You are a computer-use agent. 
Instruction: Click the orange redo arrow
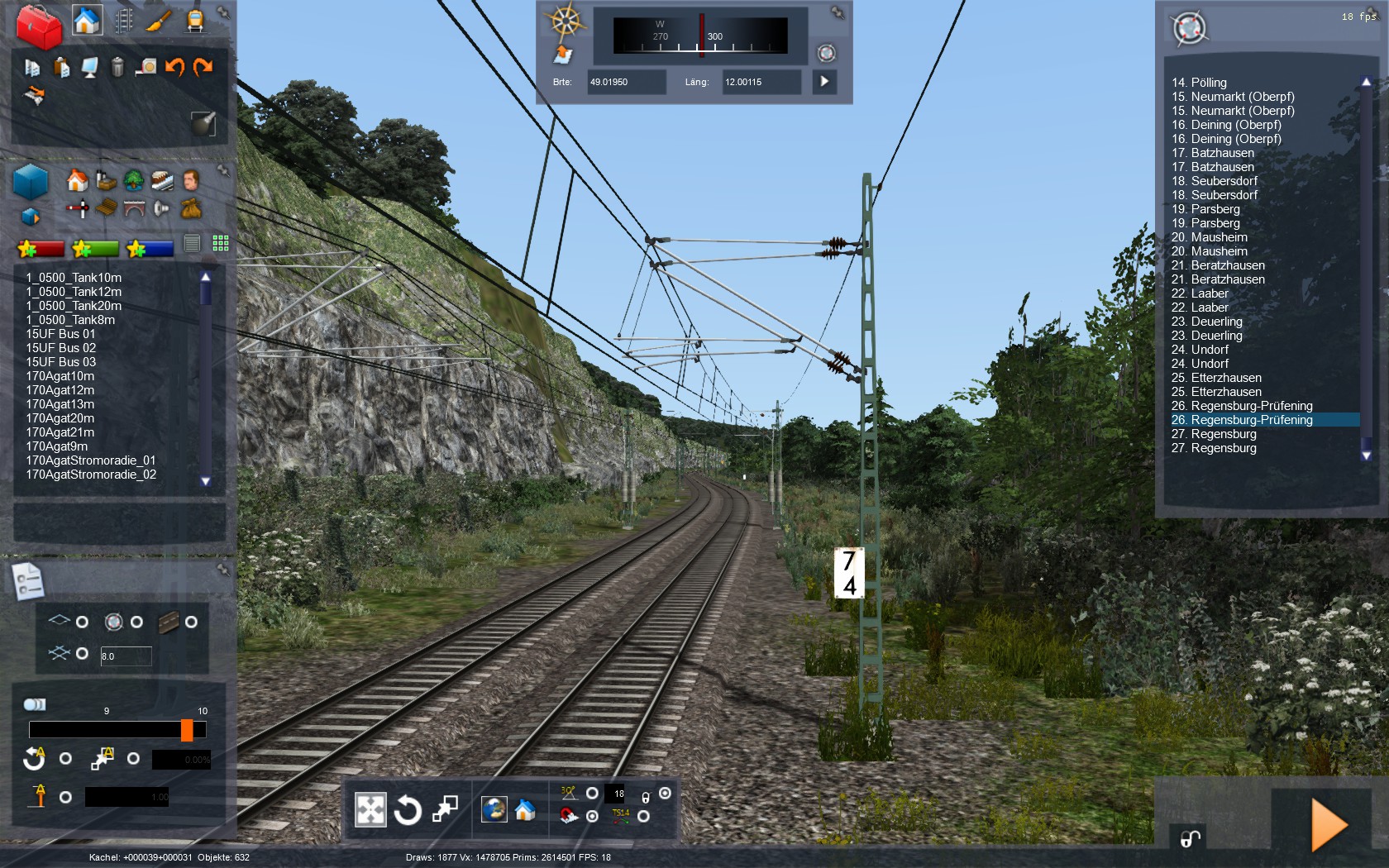203,67
